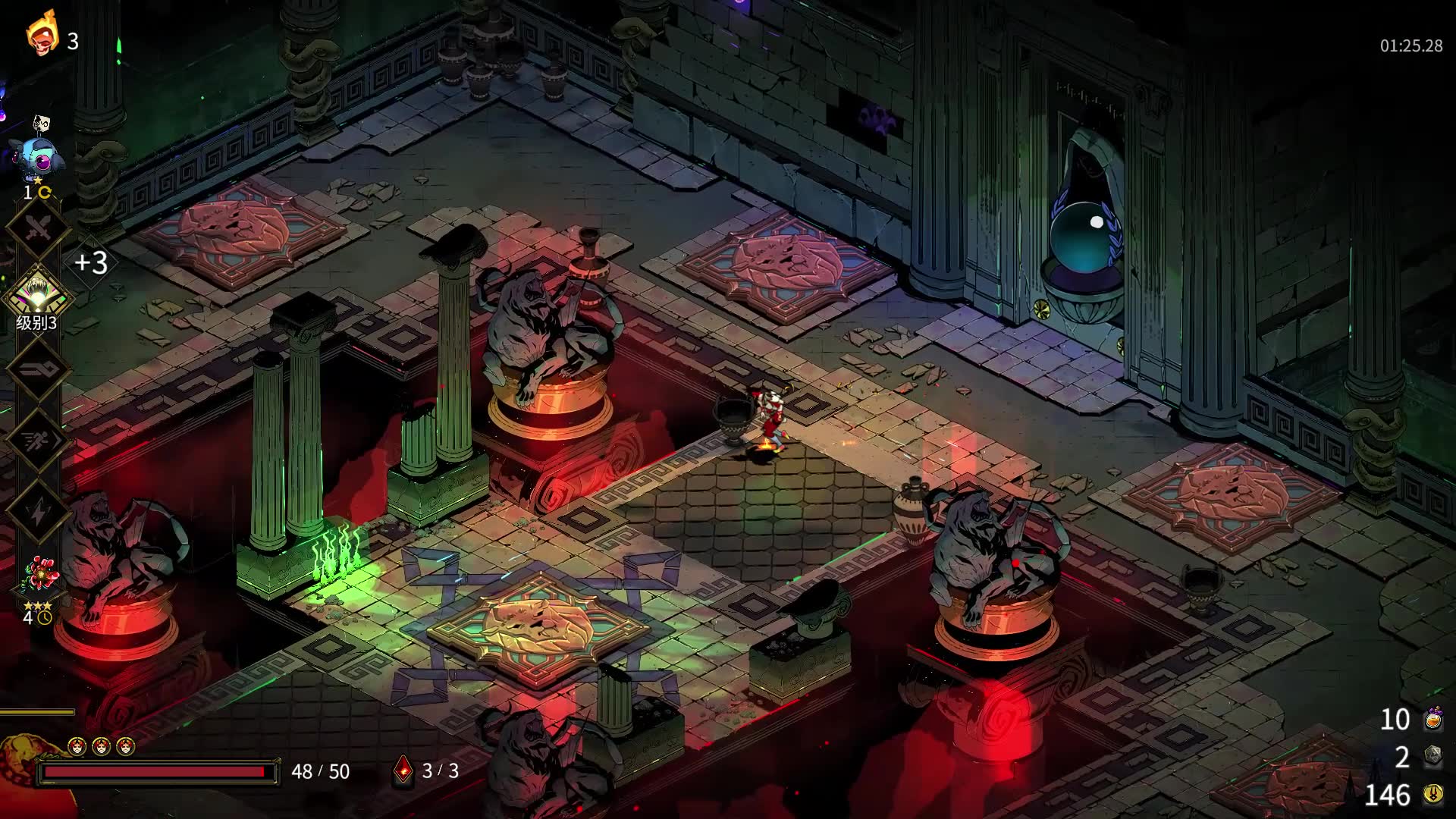Click the orange potion flask resource icon
The width and height of the screenshot is (1456, 819).
(x=1432, y=719)
